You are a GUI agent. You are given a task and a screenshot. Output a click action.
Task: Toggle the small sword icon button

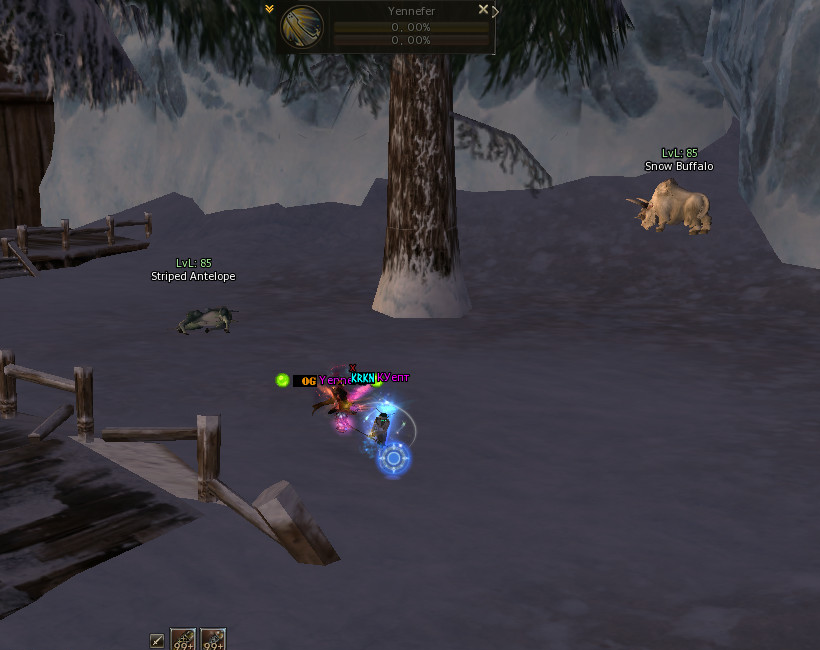(x=157, y=640)
